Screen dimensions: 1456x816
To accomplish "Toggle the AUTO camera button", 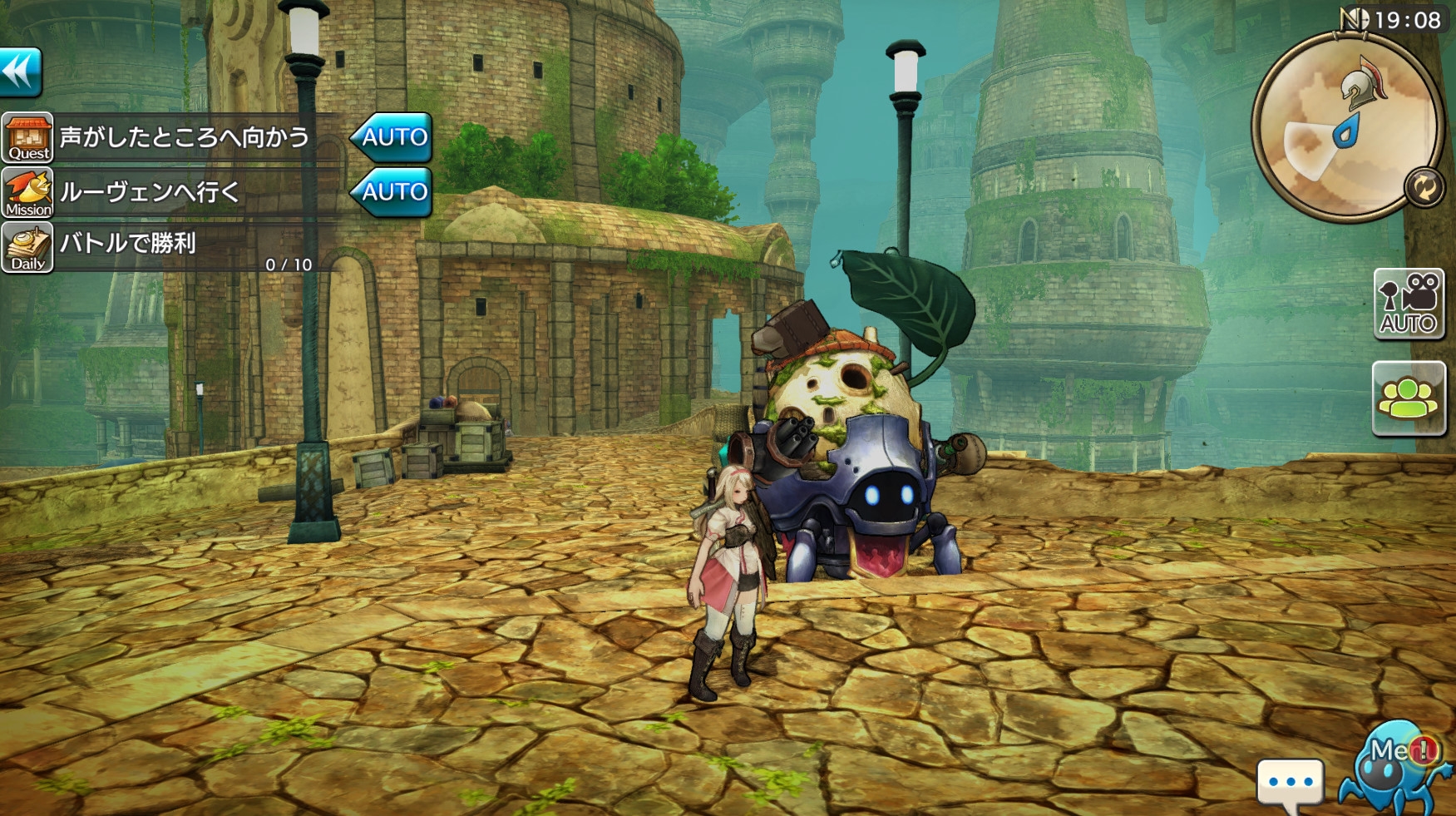I will tap(1409, 304).
